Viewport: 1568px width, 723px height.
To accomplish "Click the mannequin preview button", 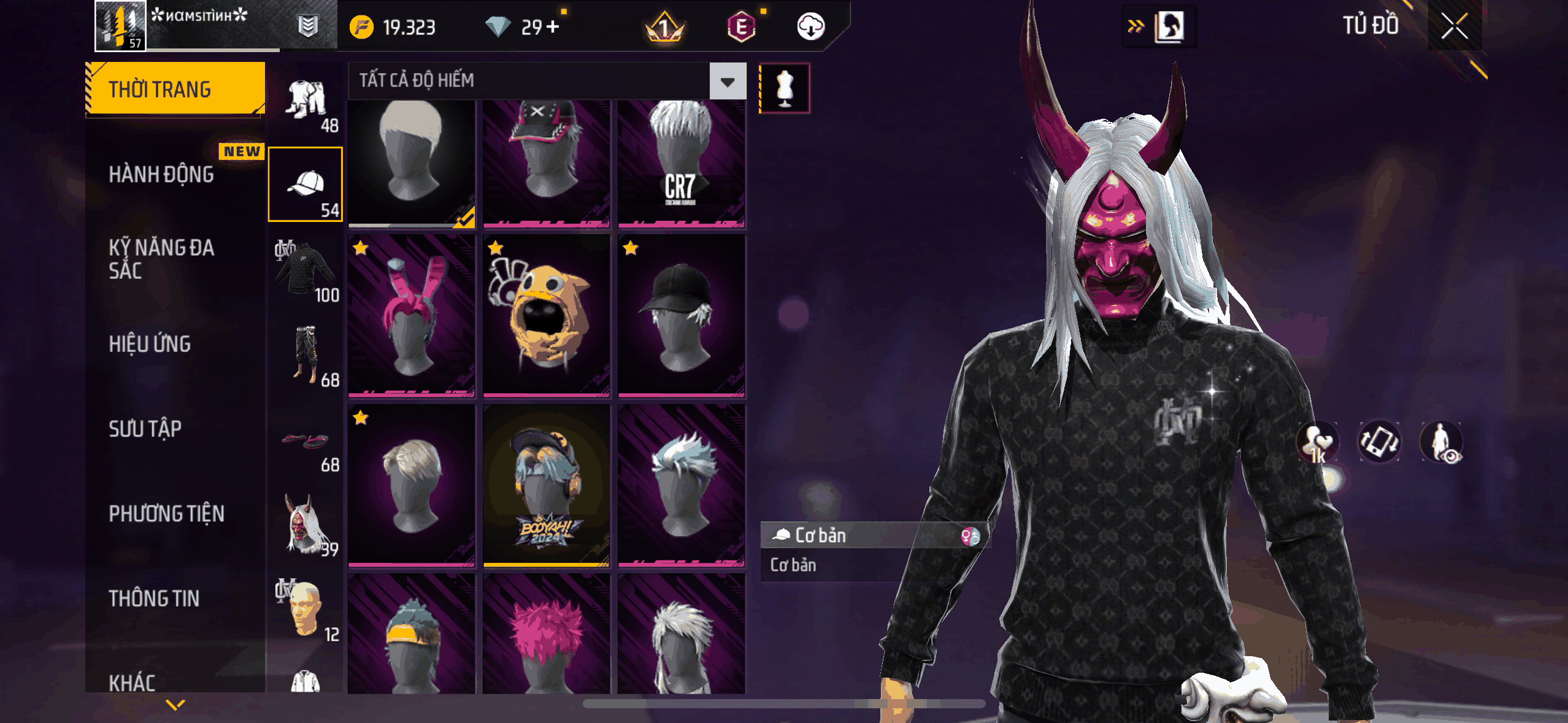I will tap(784, 88).
